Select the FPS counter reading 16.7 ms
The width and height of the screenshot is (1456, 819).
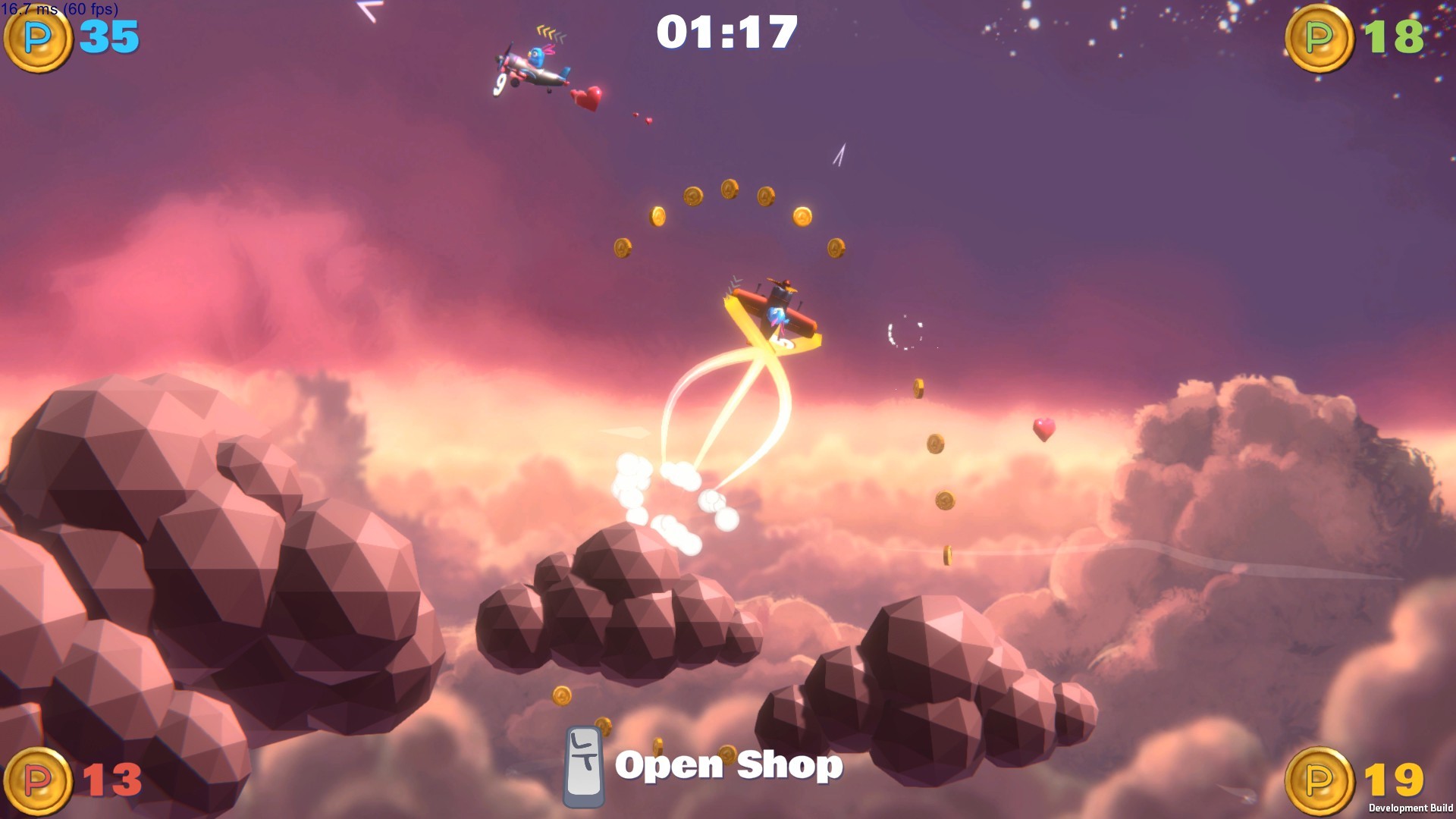pos(58,10)
